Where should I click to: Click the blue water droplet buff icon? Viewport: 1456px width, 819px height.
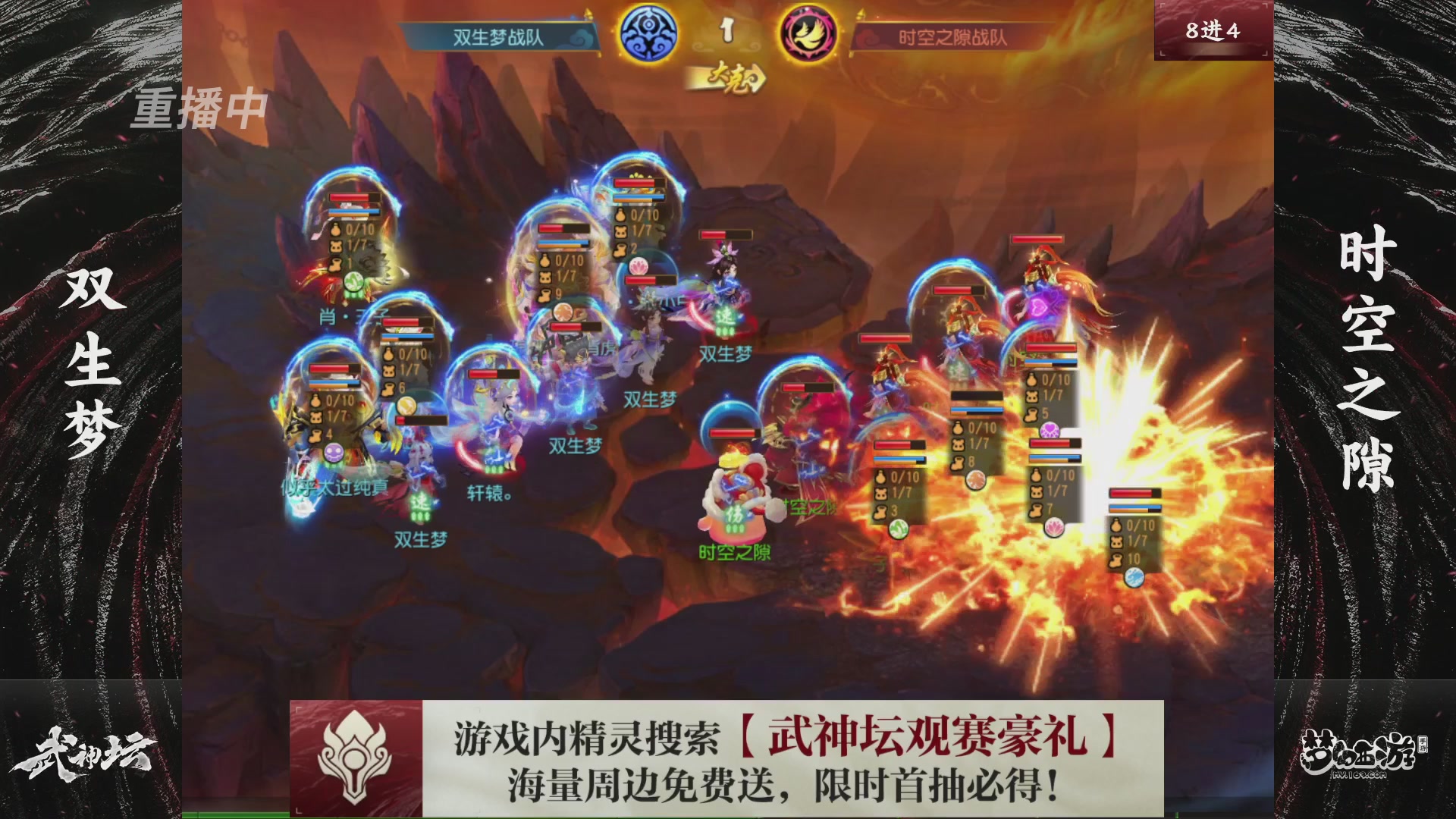click(1134, 576)
